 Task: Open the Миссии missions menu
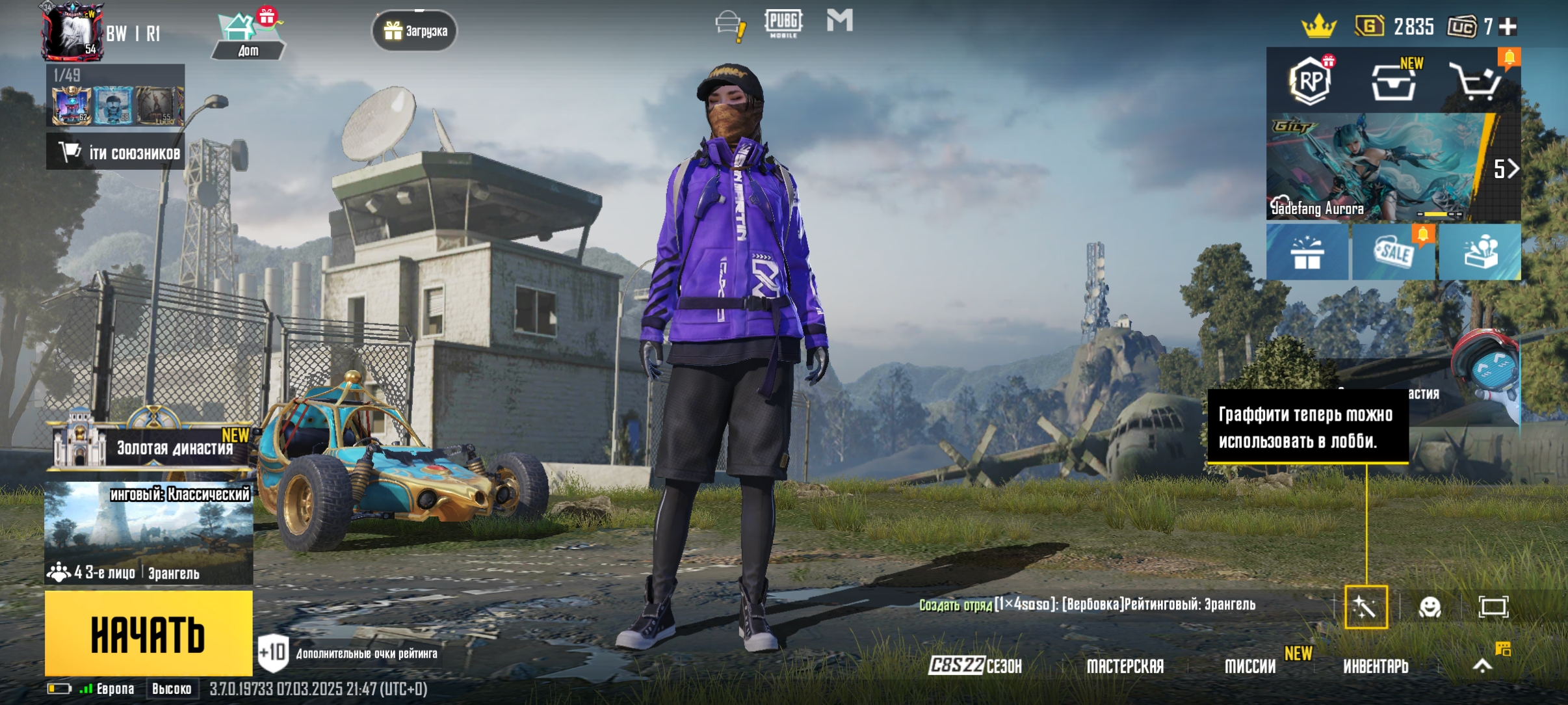pyautogui.click(x=1250, y=666)
